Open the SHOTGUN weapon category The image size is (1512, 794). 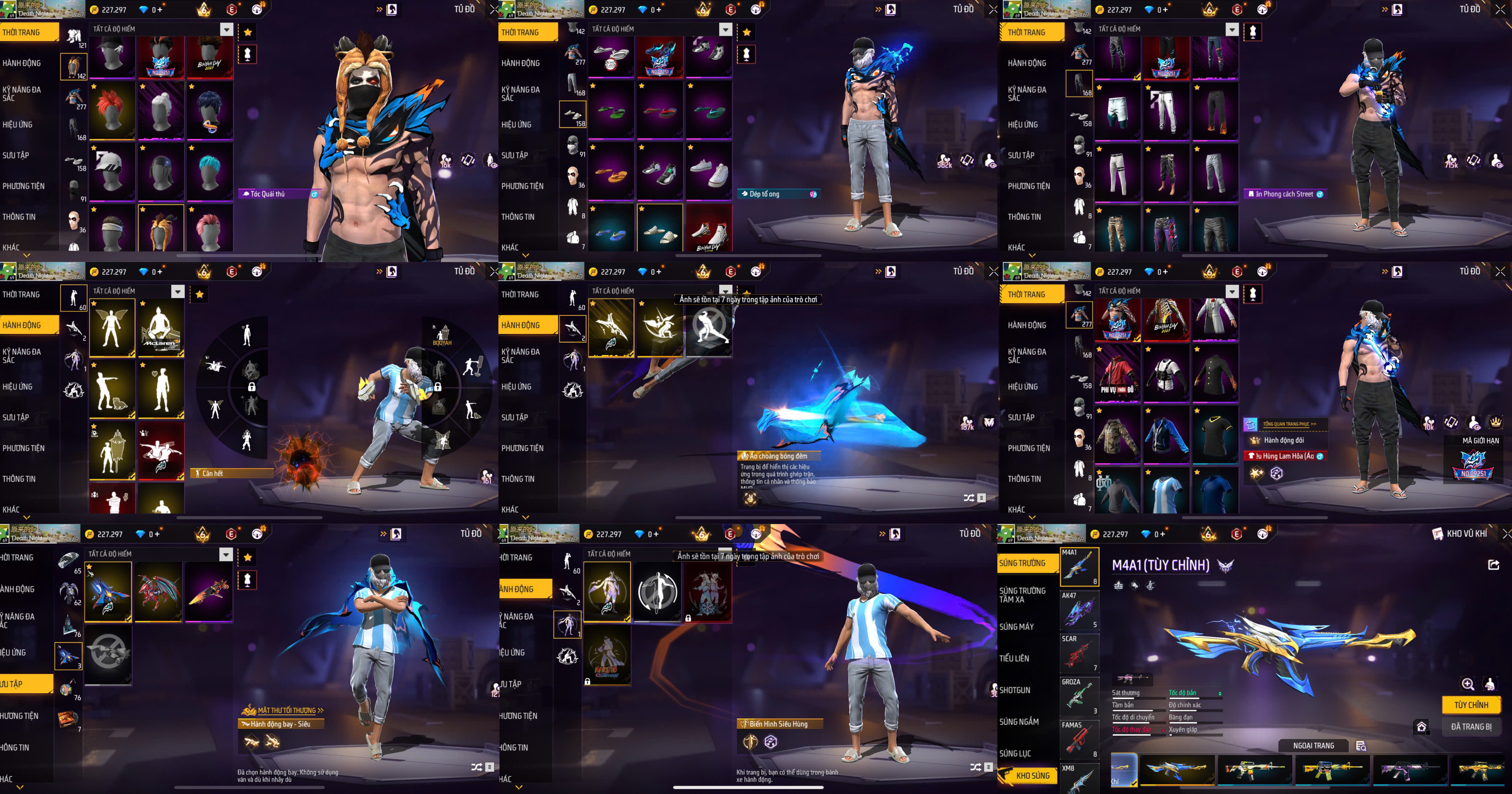(1015, 690)
